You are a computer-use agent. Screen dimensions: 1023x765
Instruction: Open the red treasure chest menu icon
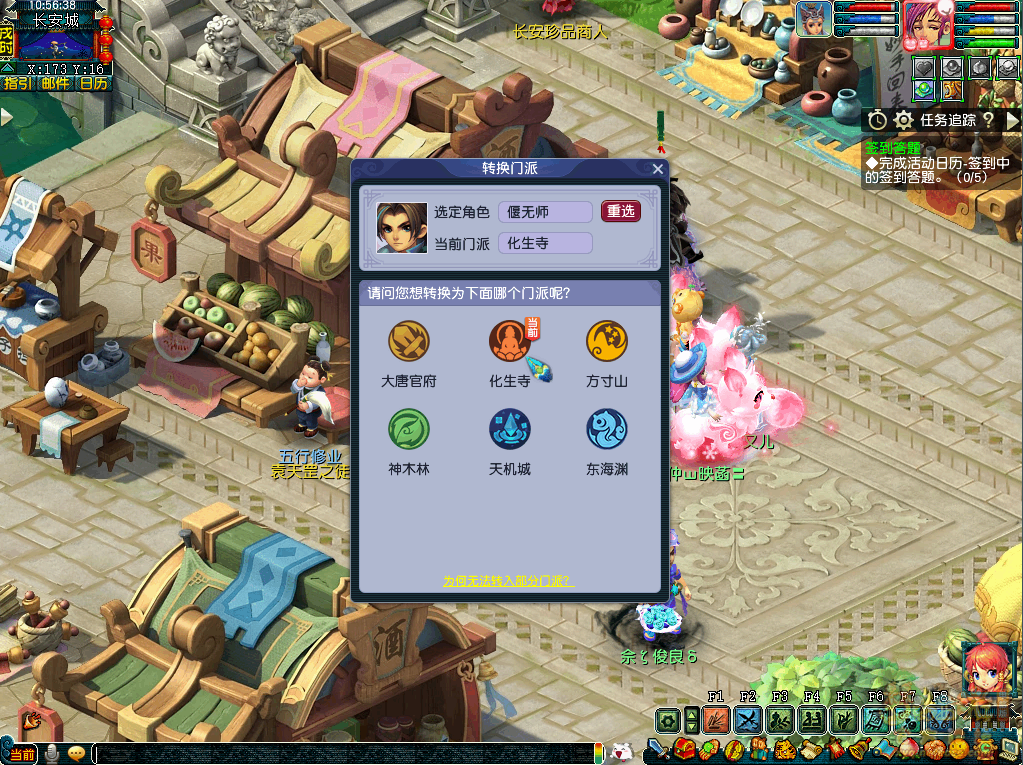[687, 748]
